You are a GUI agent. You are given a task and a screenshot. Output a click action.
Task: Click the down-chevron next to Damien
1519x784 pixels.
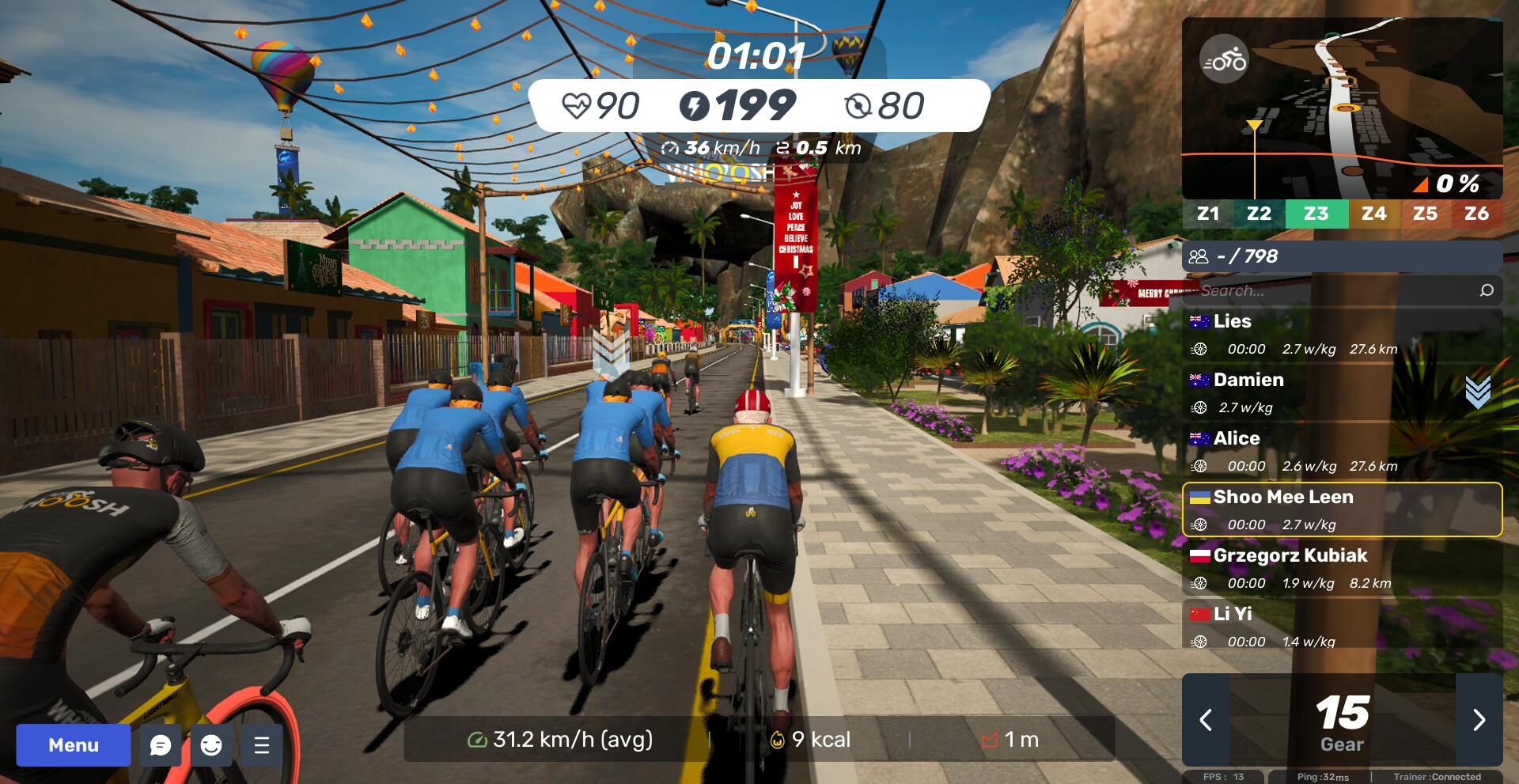(x=1477, y=392)
